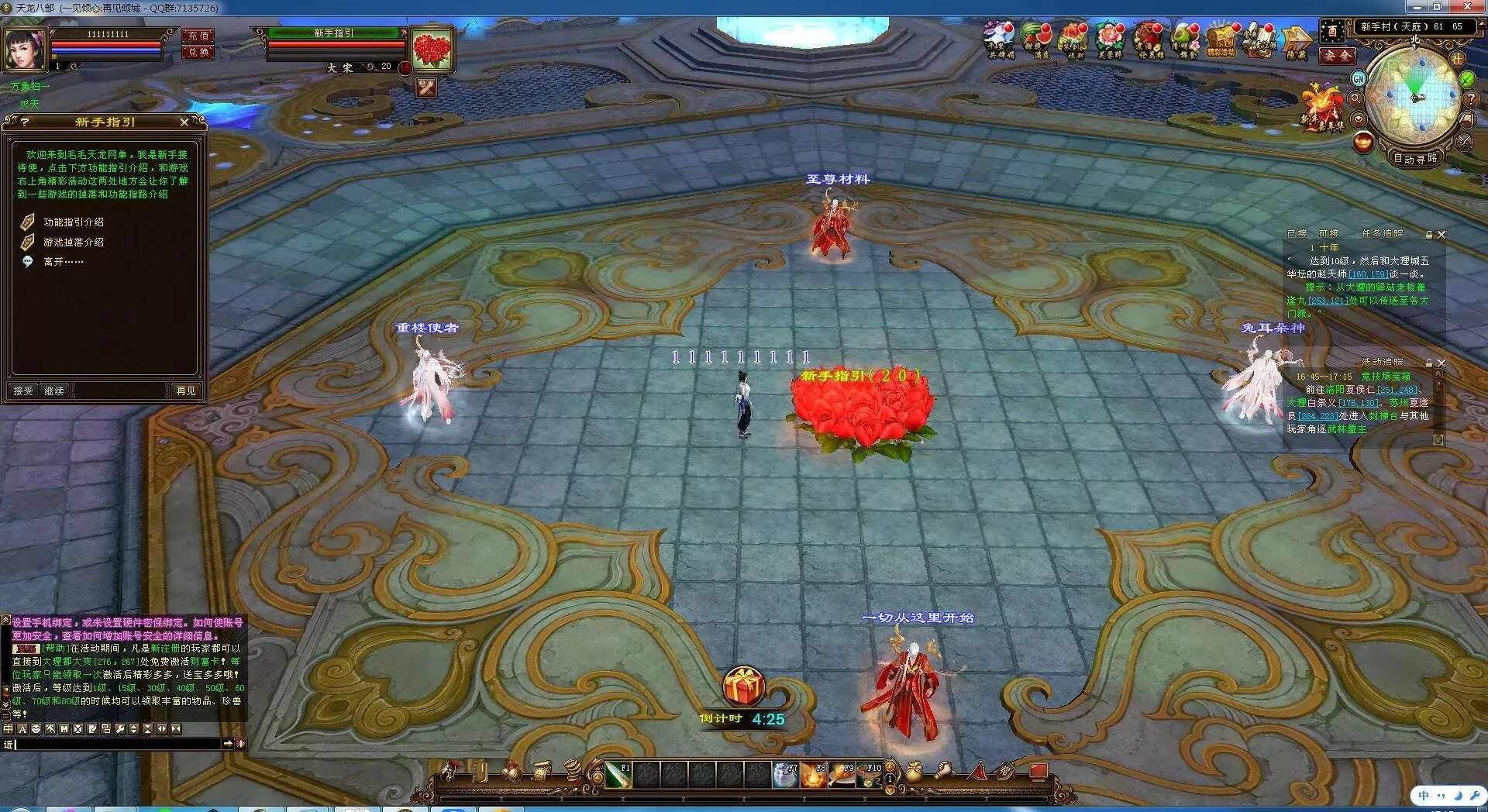Open the GM button beside the minimap
The height and width of the screenshot is (812, 1488).
click(1359, 78)
